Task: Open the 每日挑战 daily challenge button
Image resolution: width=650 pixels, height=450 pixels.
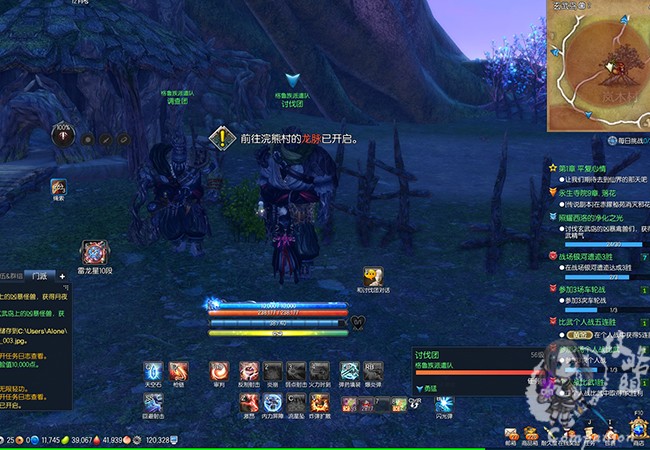Action: [627, 143]
